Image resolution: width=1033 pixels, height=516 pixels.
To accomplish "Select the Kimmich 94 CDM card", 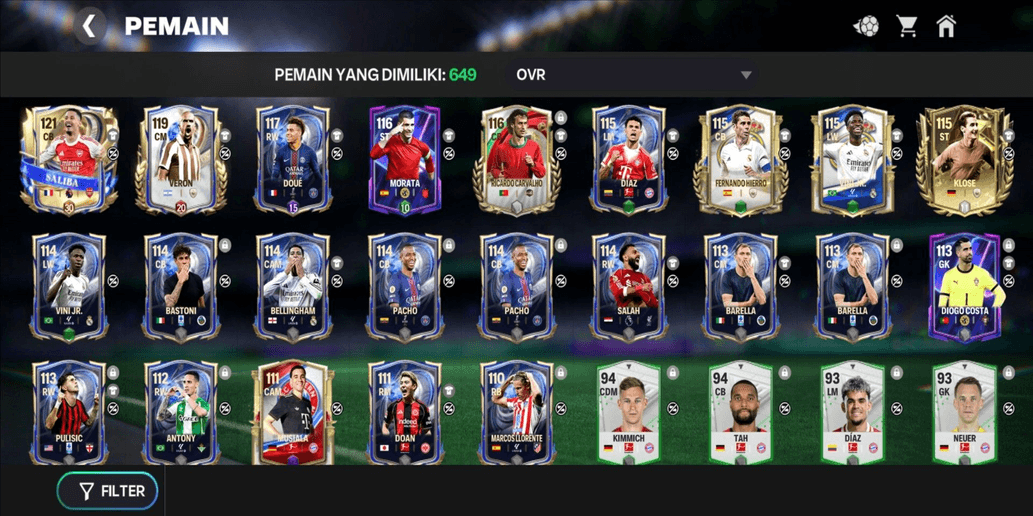I will pos(628,413).
